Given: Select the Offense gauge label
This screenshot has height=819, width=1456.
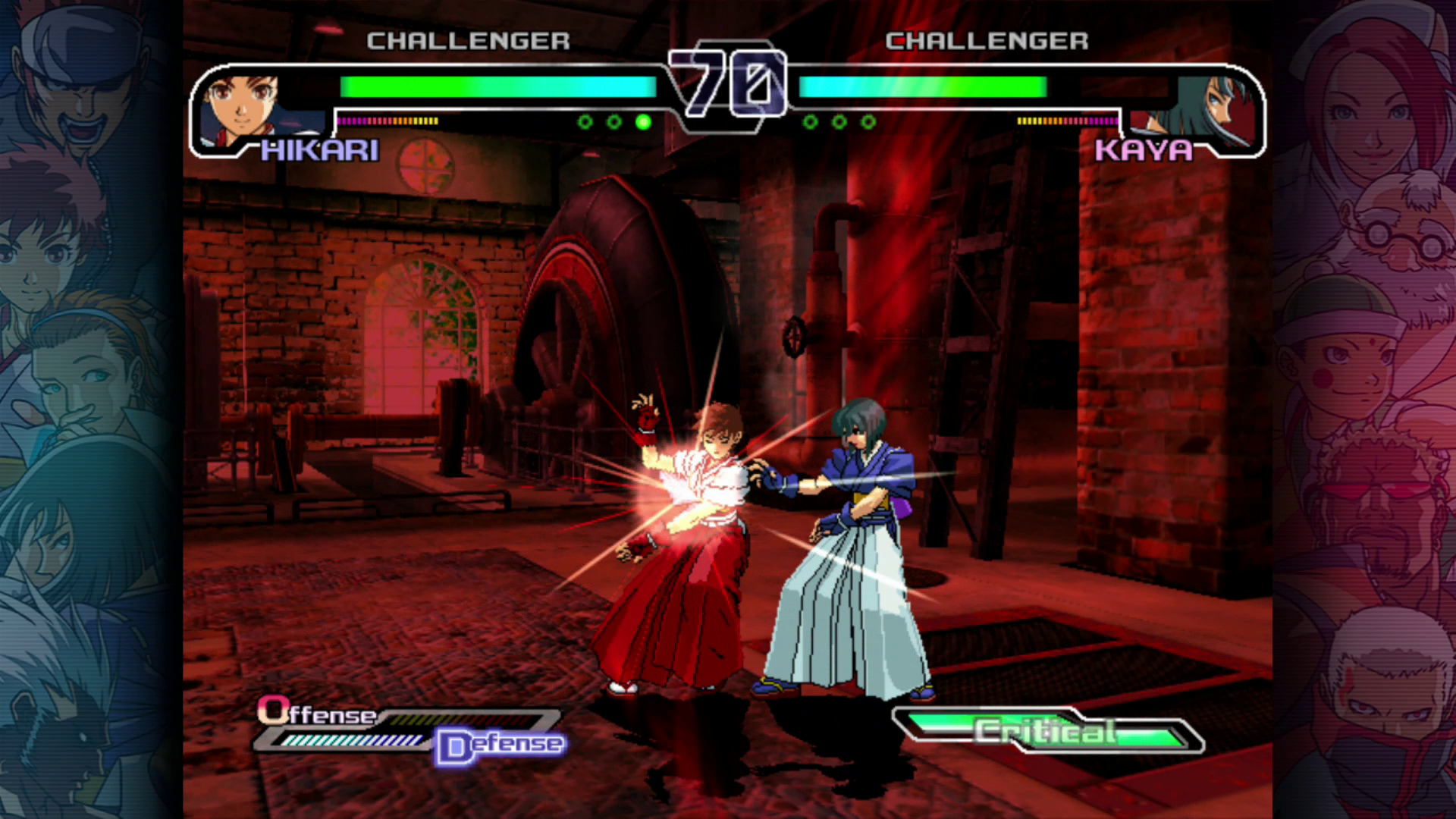Looking at the screenshot, I should coord(317,713).
